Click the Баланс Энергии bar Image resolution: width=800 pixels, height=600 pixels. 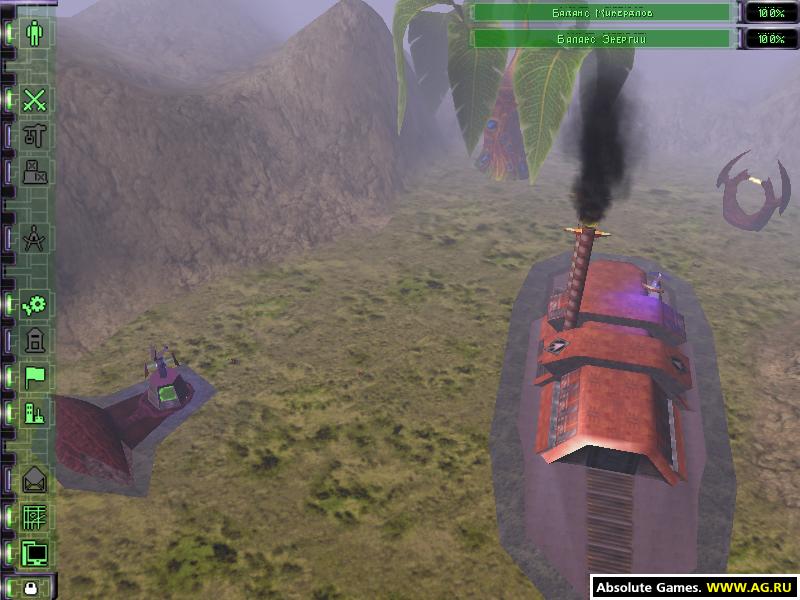[601, 39]
